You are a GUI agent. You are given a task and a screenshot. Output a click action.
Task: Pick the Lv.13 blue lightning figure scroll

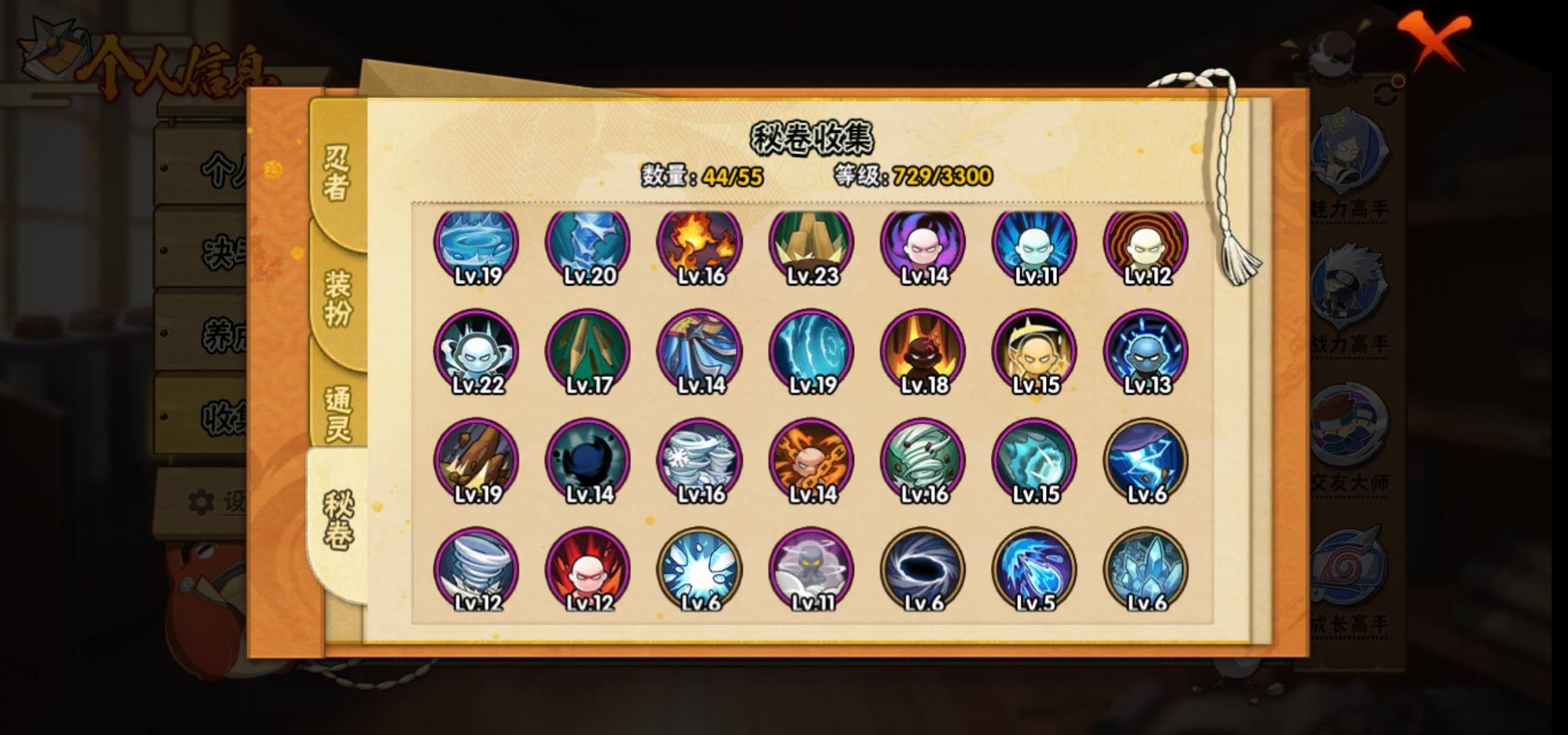1145,353
